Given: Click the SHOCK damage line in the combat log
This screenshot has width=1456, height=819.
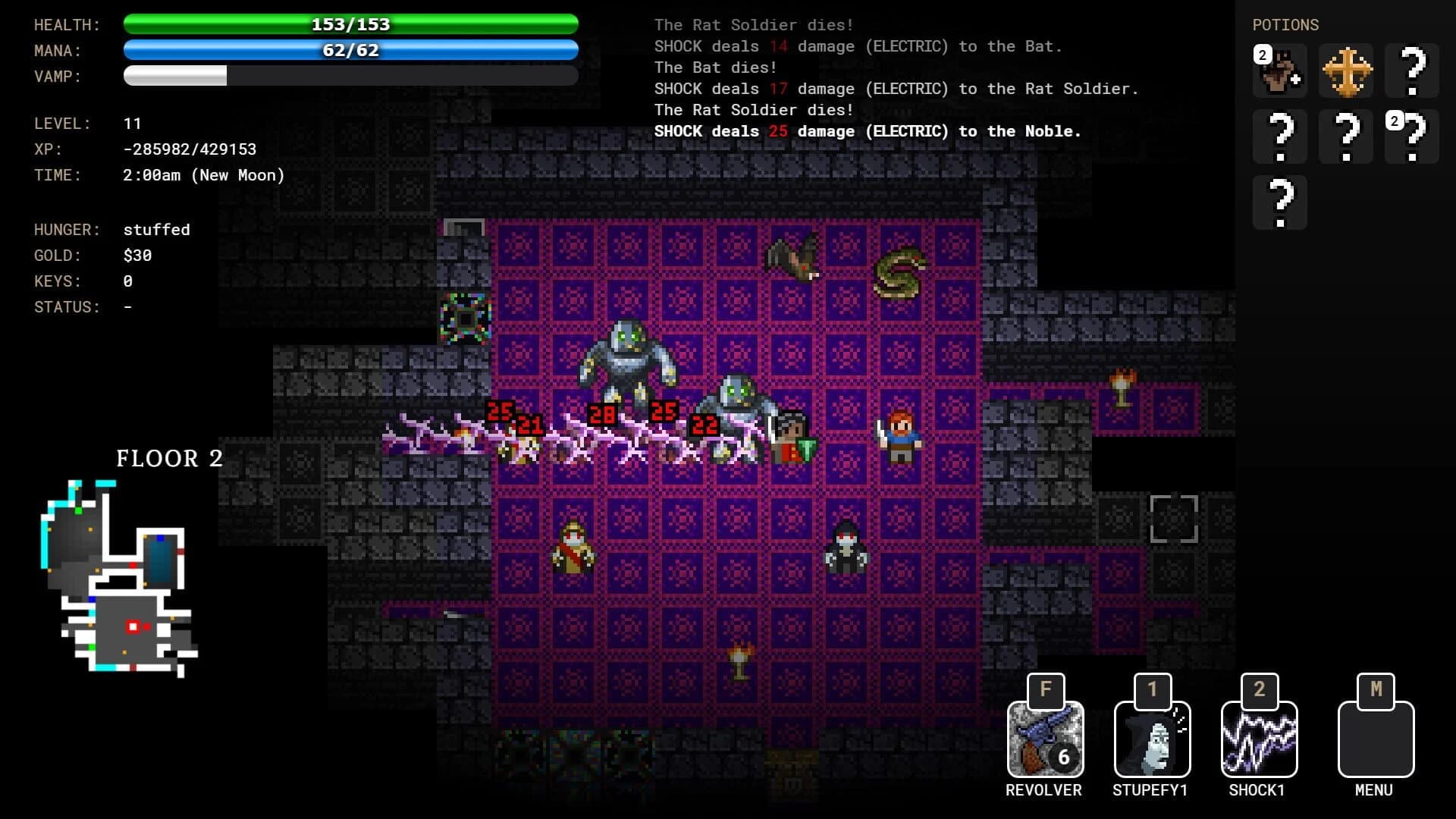Looking at the screenshot, I should click(868, 131).
